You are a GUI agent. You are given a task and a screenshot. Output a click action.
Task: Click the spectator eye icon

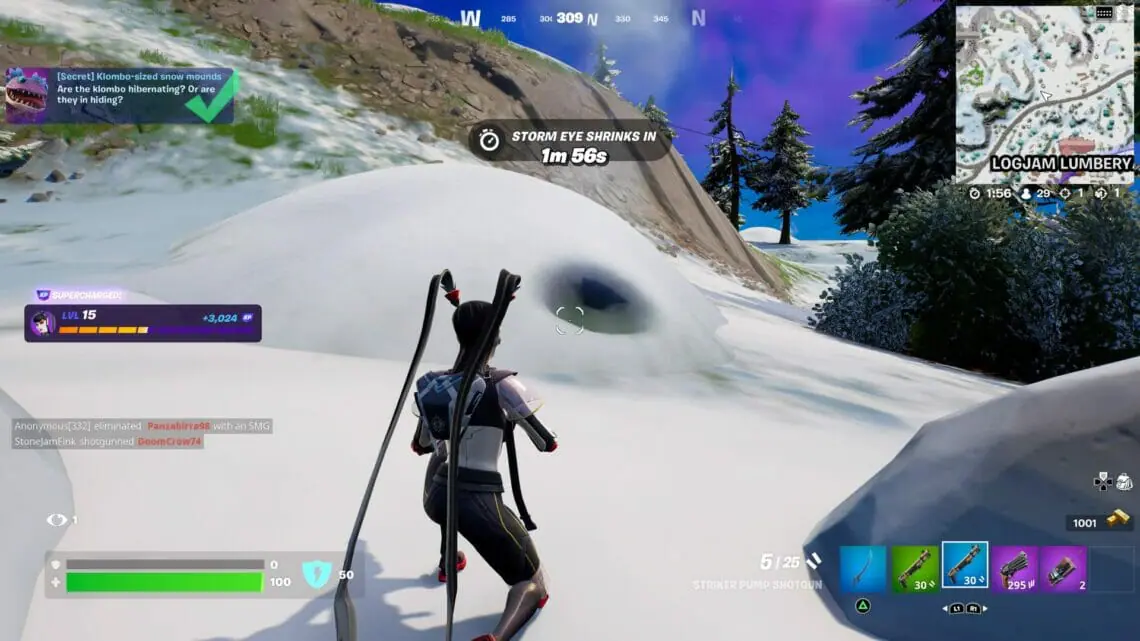(56, 520)
